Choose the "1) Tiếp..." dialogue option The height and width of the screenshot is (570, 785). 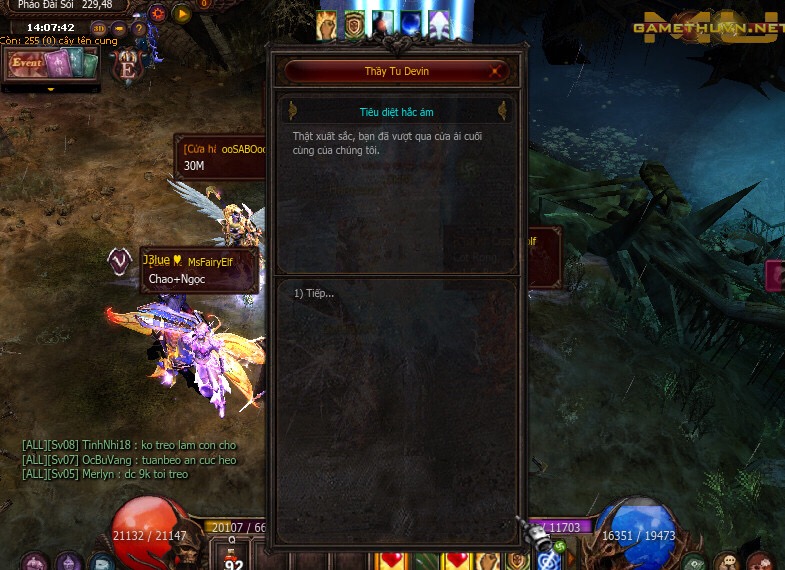click(x=314, y=293)
